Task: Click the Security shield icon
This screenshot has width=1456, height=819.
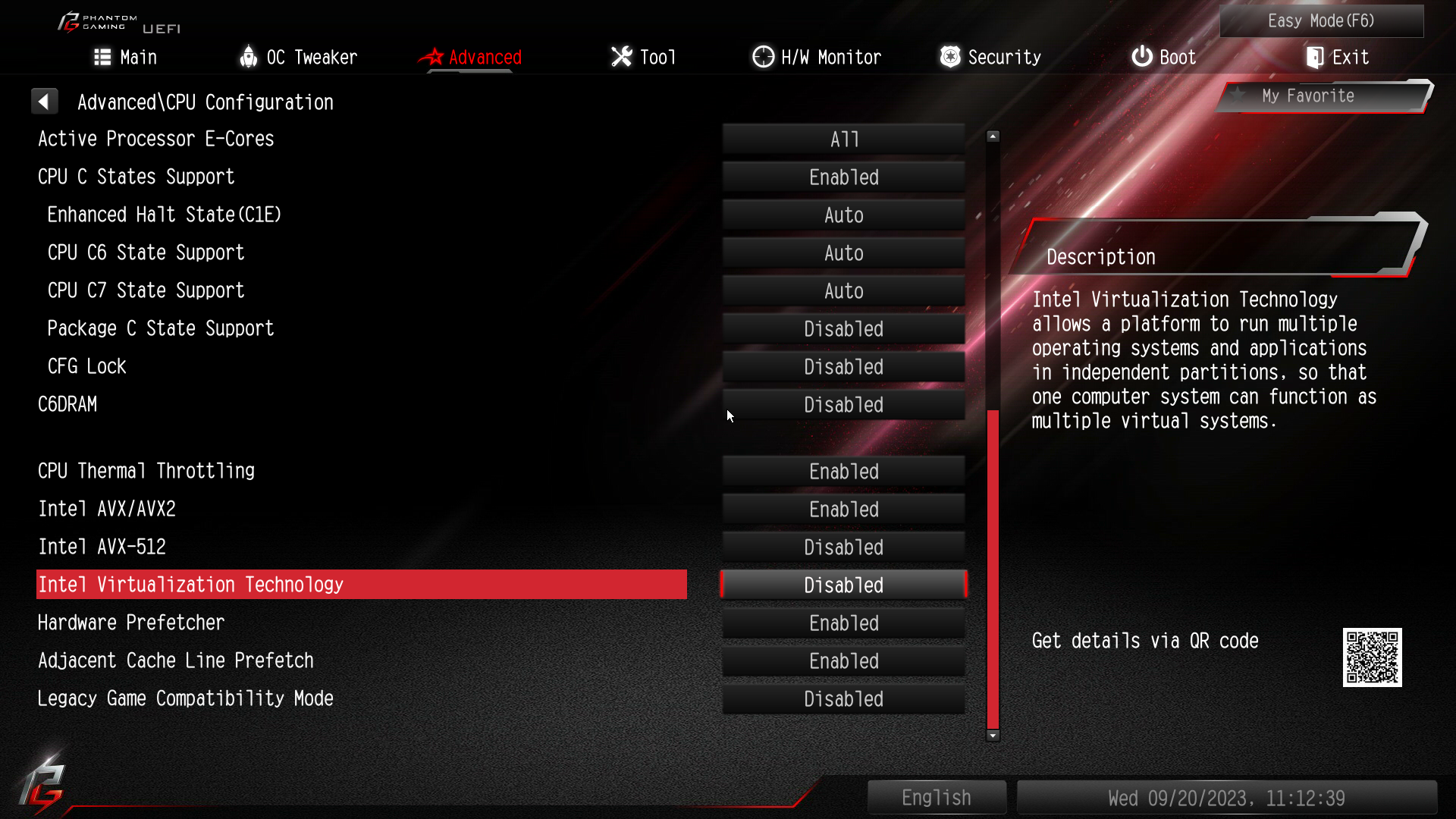Action: tap(949, 56)
